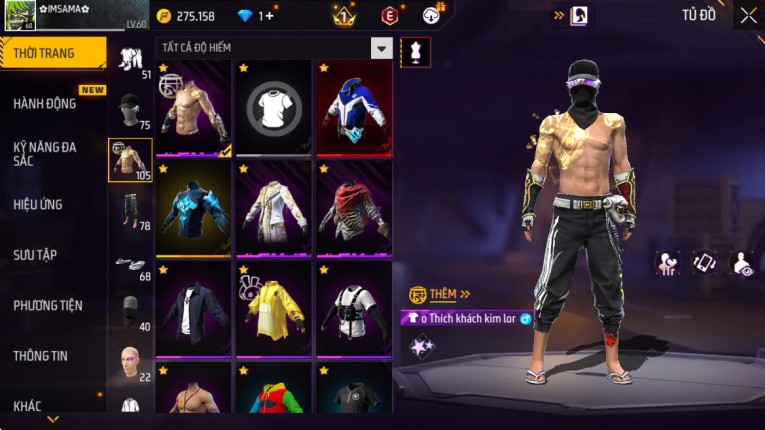
Task: Open the Hiệu Ứng section
Action: 38,204
